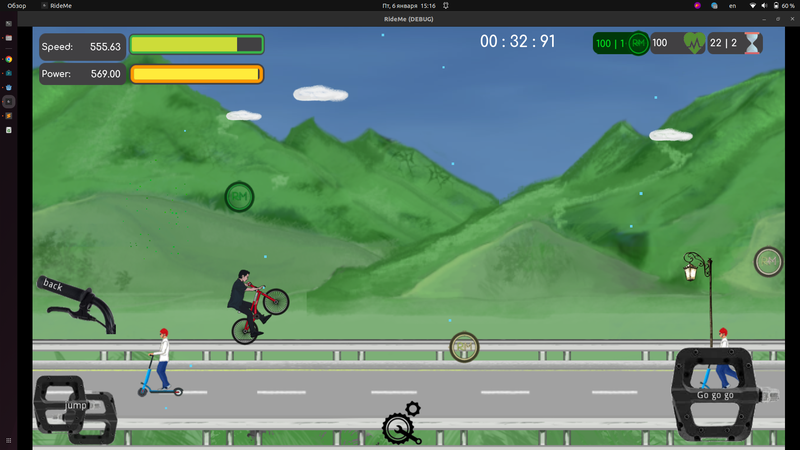800x450 pixels.
Task: Minimize the RideMe window
Action: (764, 19)
